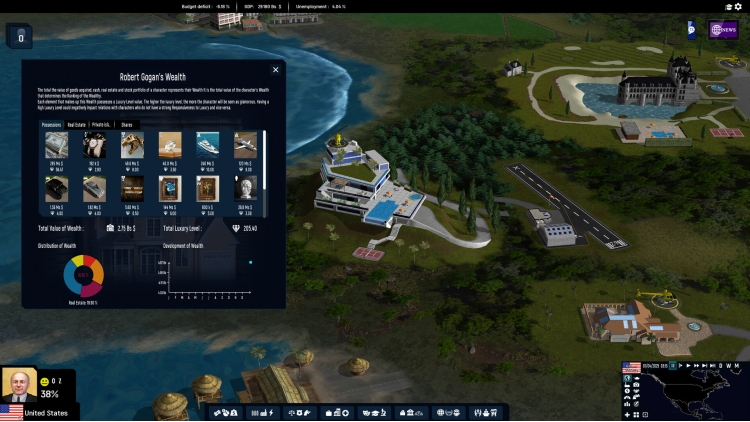Select the dinosaur skull possession
Screen dimensions: 750x422
(x=132, y=144)
